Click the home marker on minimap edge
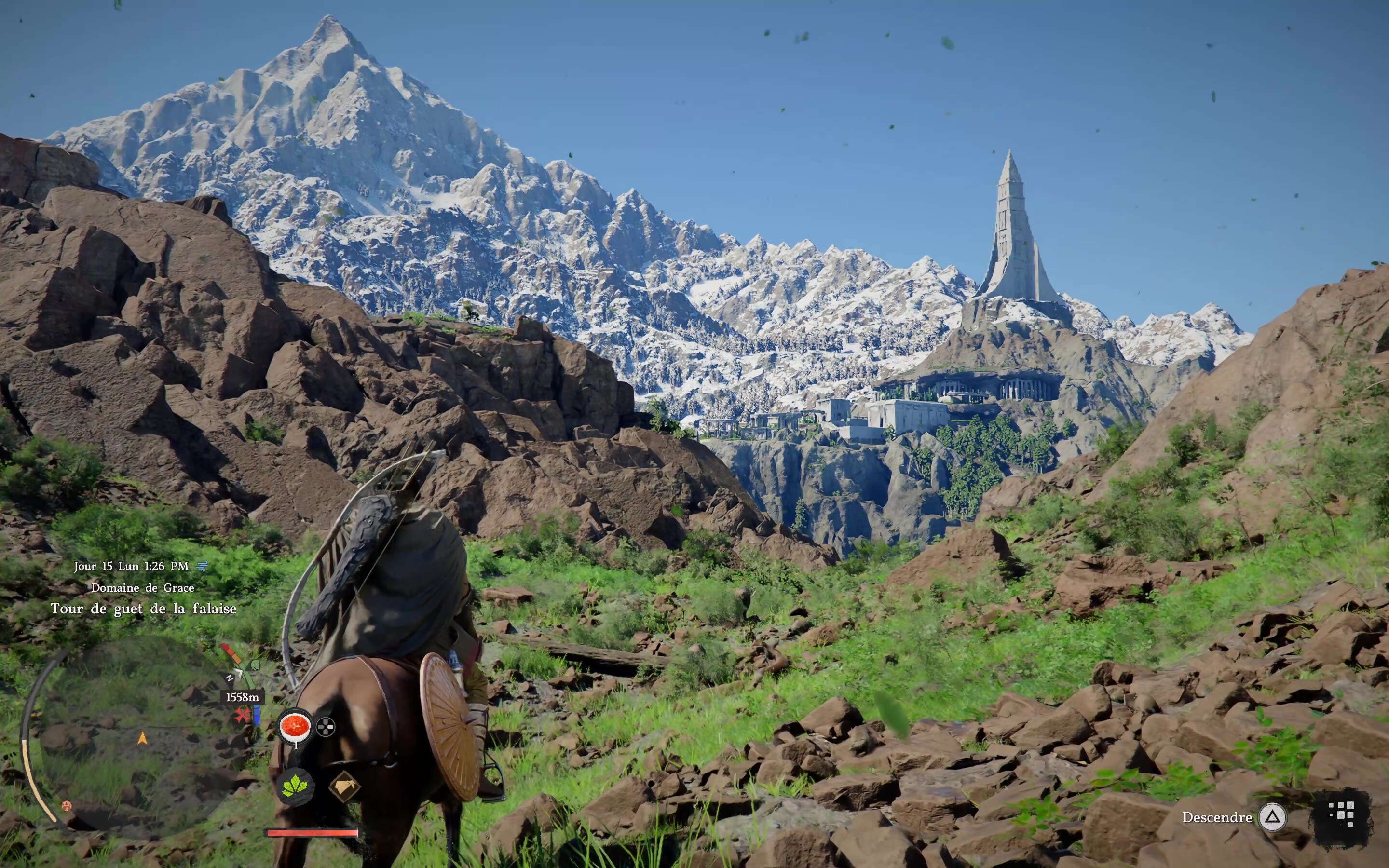1389x868 pixels. tap(67, 806)
